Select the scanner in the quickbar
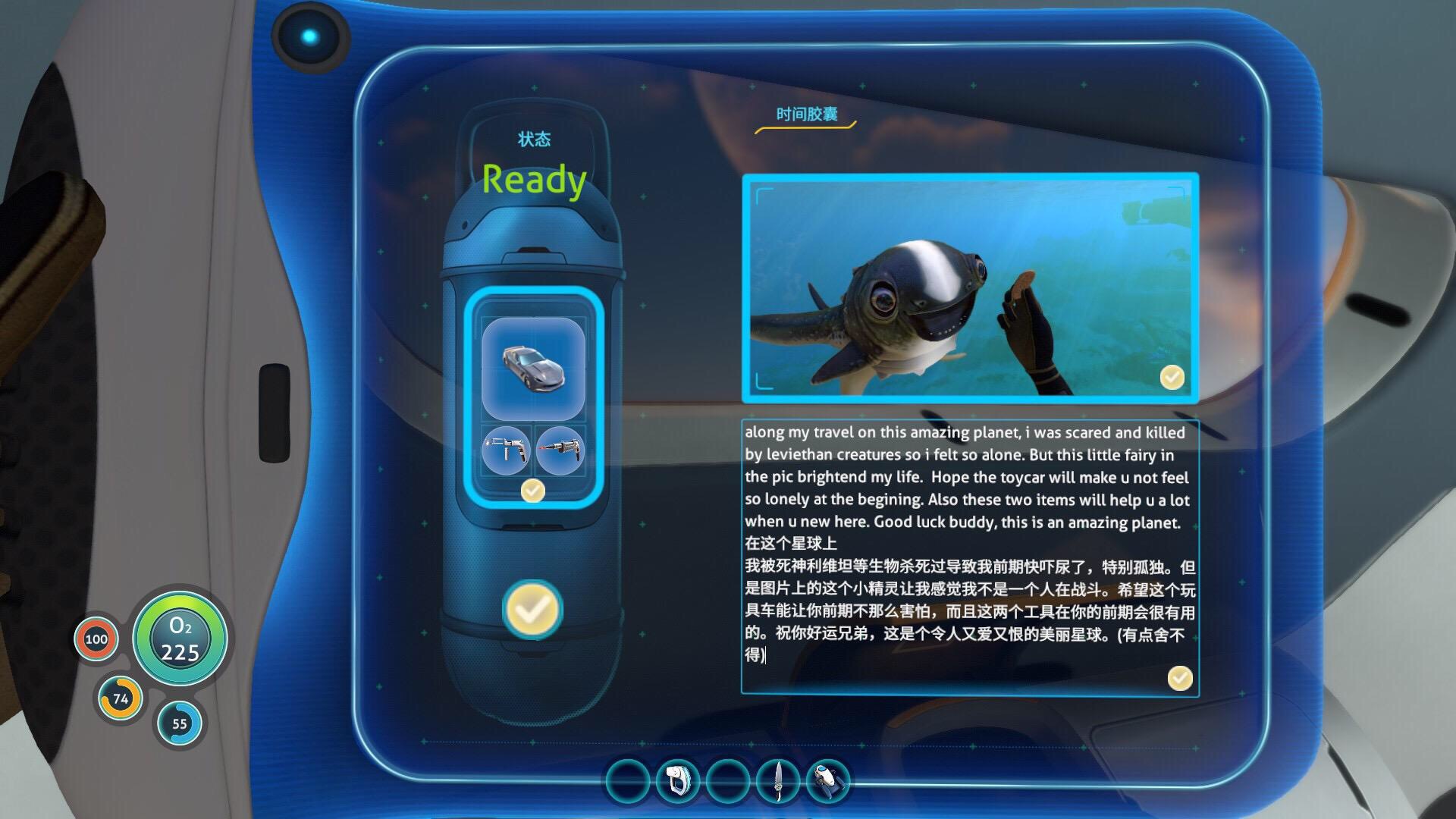Image resolution: width=1456 pixels, height=819 pixels. click(677, 781)
